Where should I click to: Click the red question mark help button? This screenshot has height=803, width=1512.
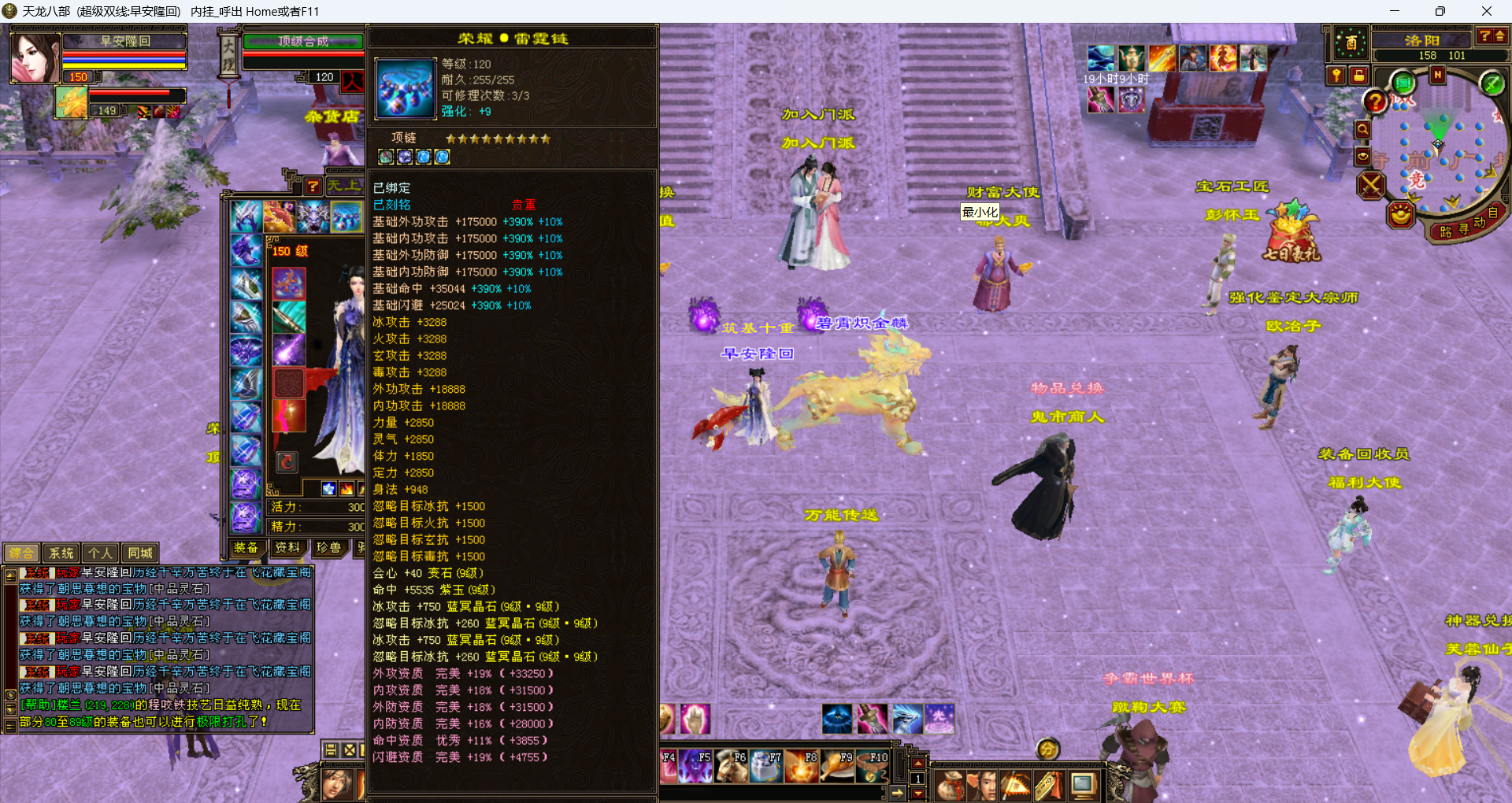click(x=1375, y=102)
